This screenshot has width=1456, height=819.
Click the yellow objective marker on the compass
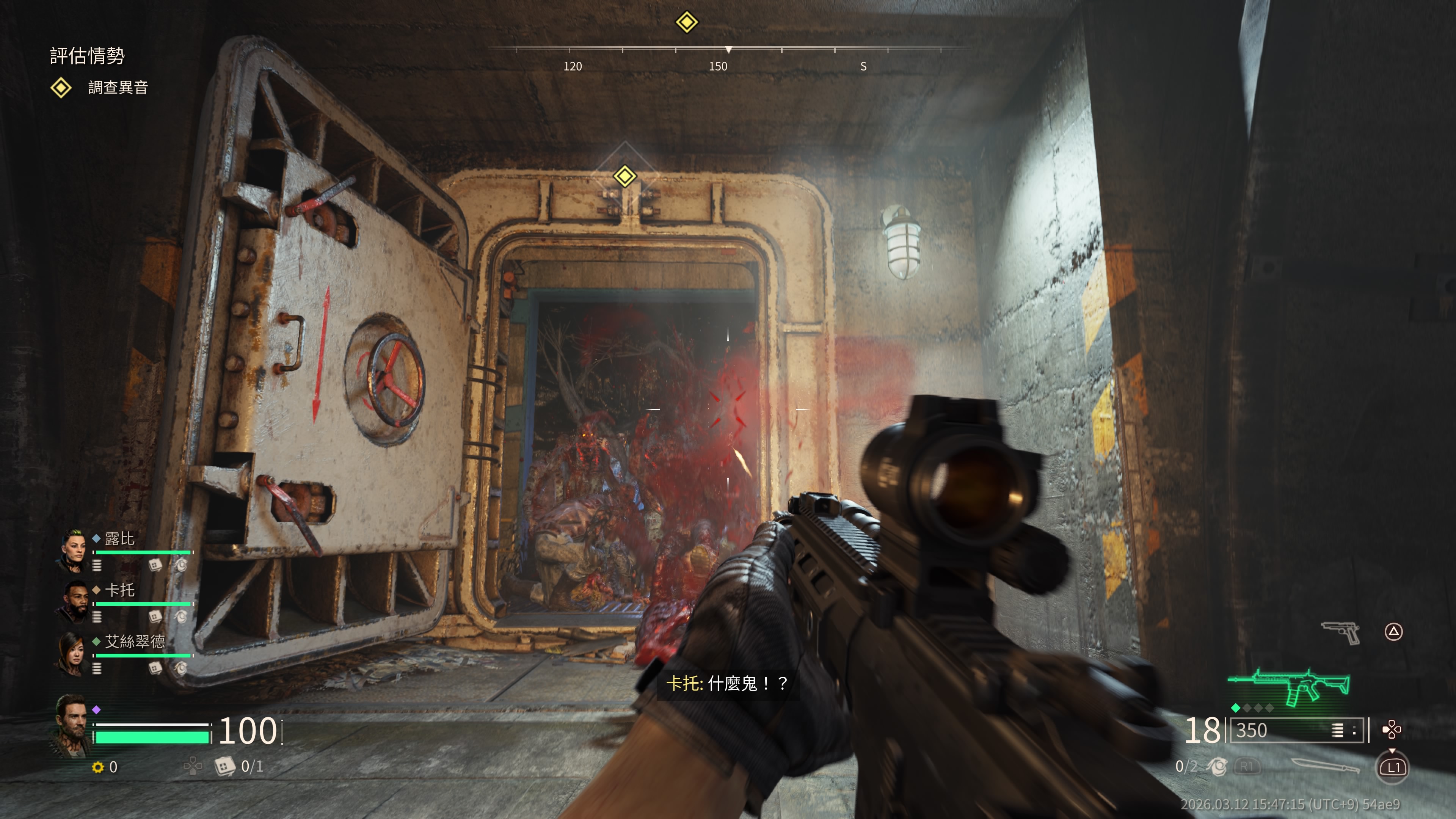pyautogui.click(x=687, y=22)
